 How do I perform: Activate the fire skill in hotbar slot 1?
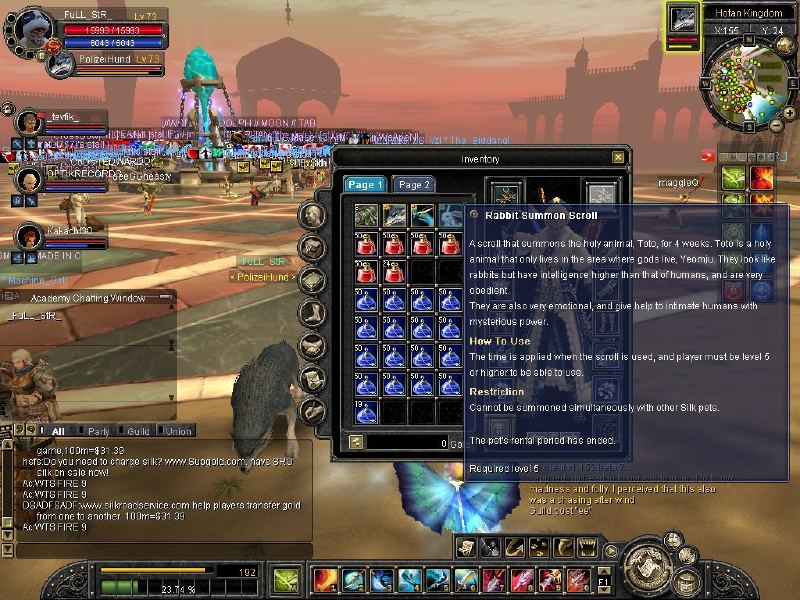click(x=325, y=579)
